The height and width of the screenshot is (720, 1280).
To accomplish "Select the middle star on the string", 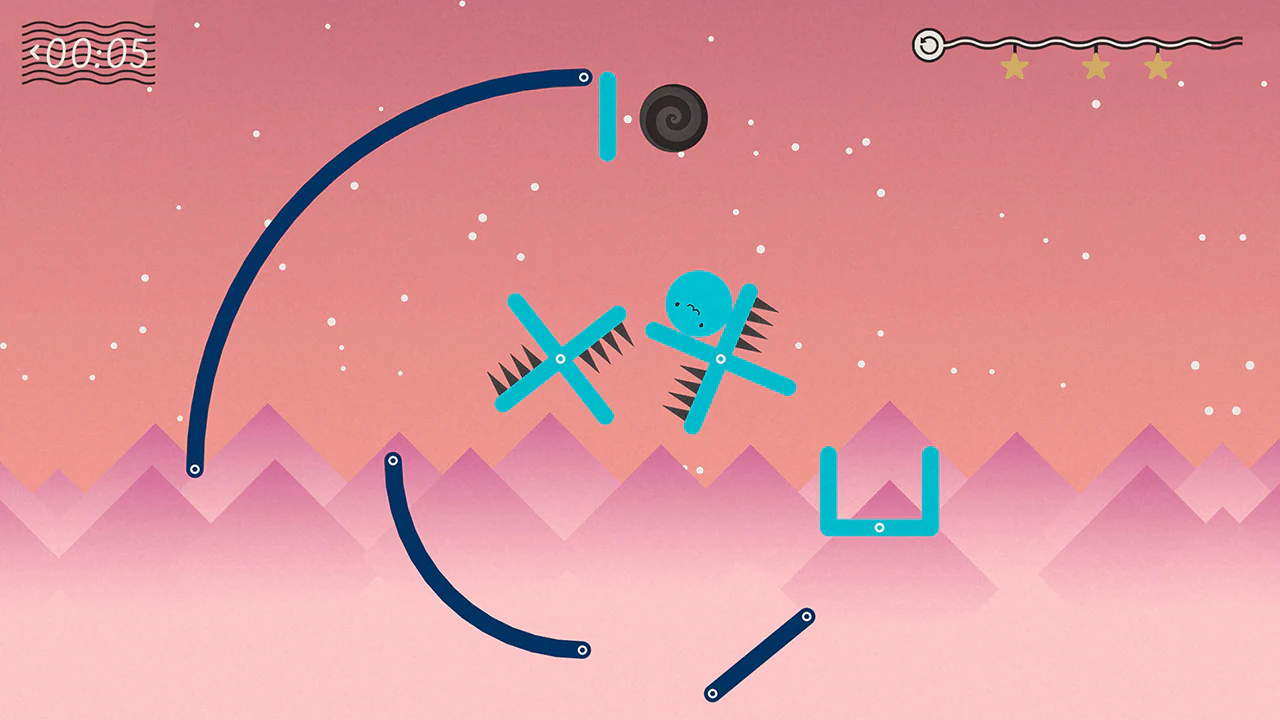I will coord(1096,65).
